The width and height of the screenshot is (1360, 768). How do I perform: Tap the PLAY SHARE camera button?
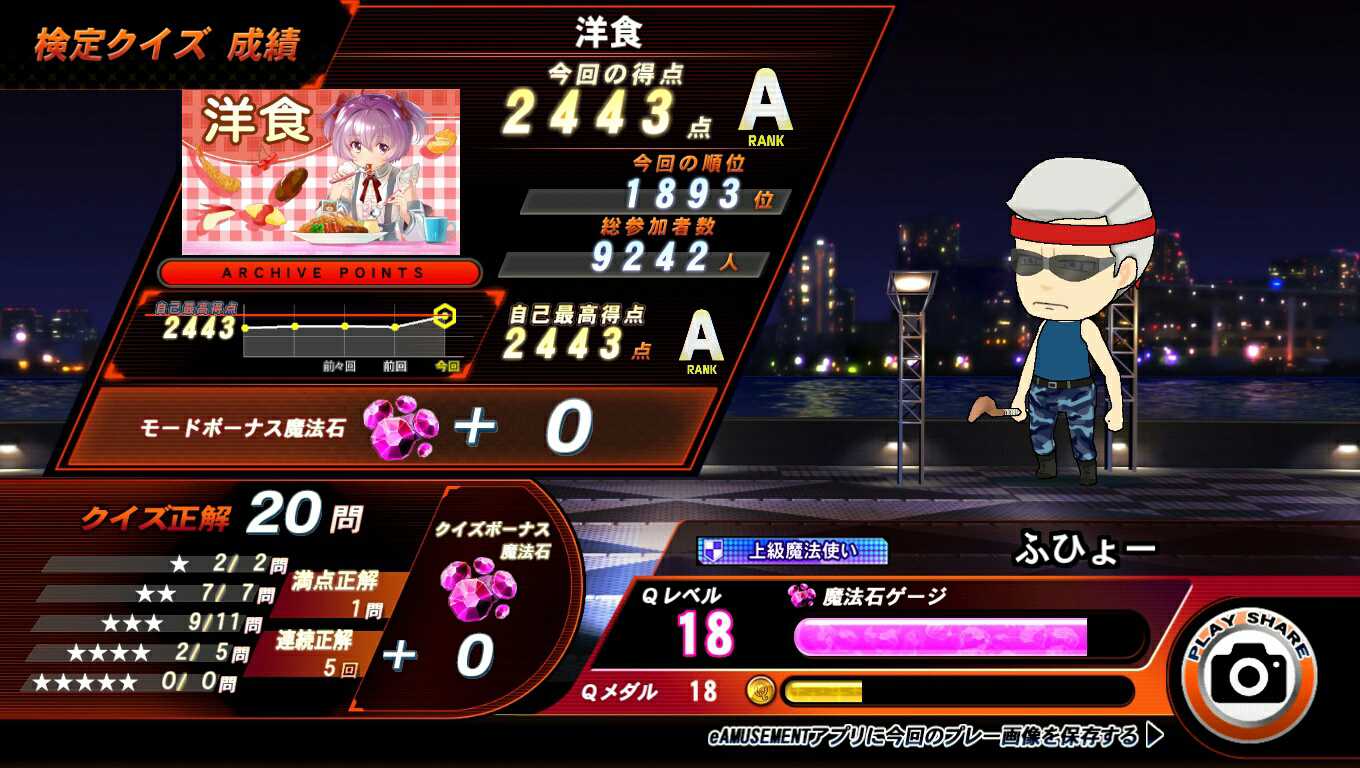click(x=1249, y=672)
